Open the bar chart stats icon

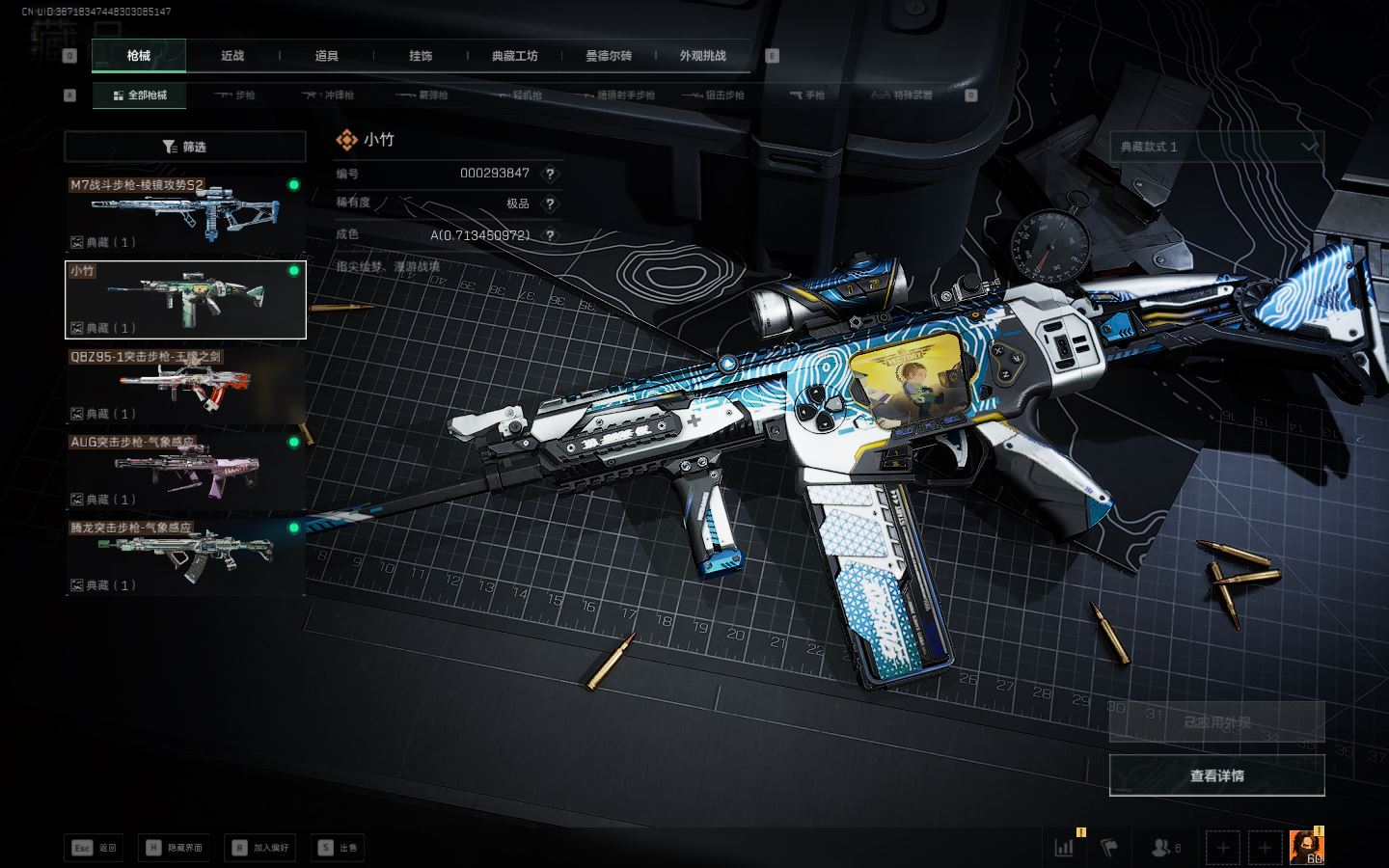point(1065,848)
